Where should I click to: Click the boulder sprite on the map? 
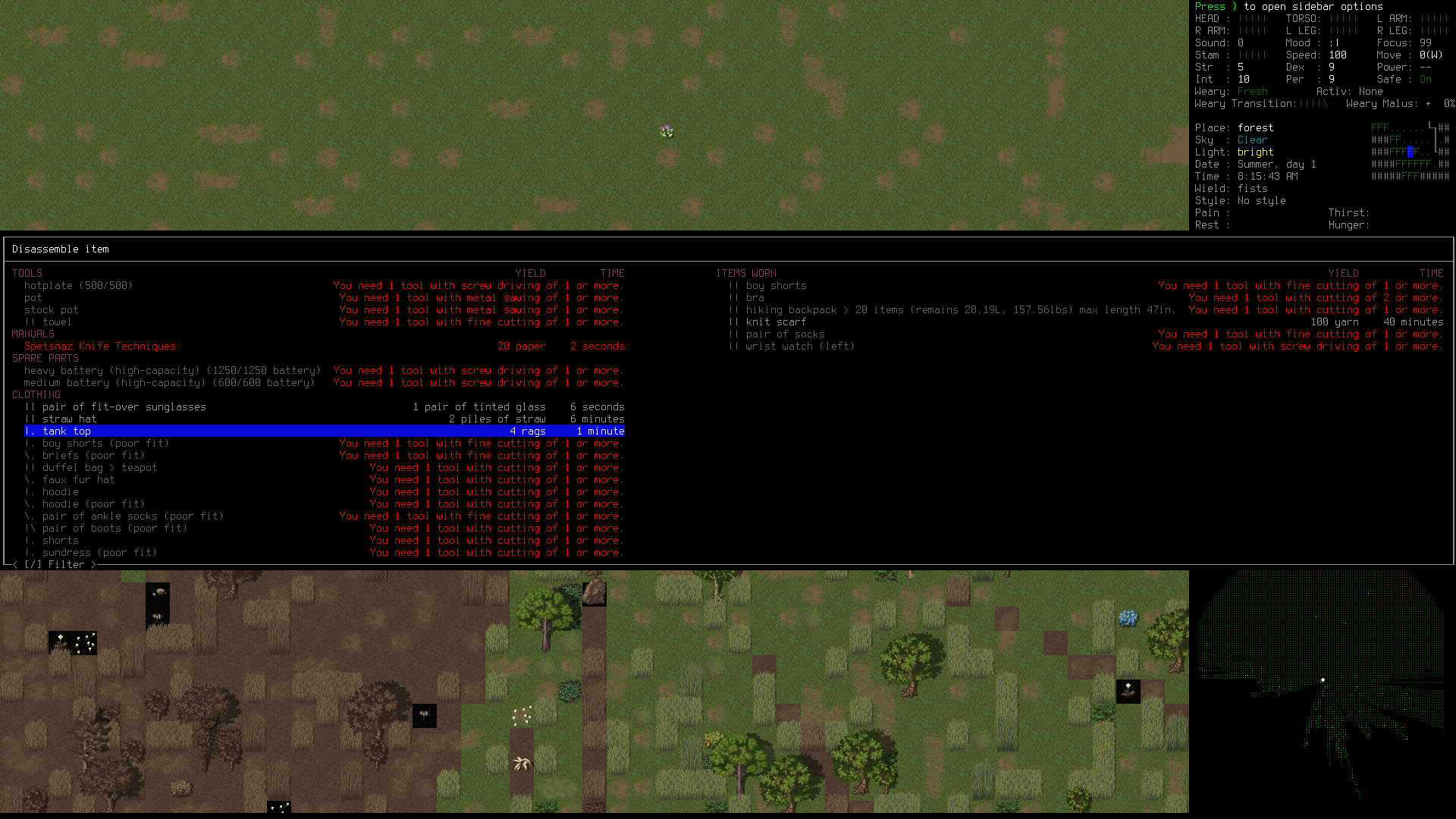tap(595, 593)
